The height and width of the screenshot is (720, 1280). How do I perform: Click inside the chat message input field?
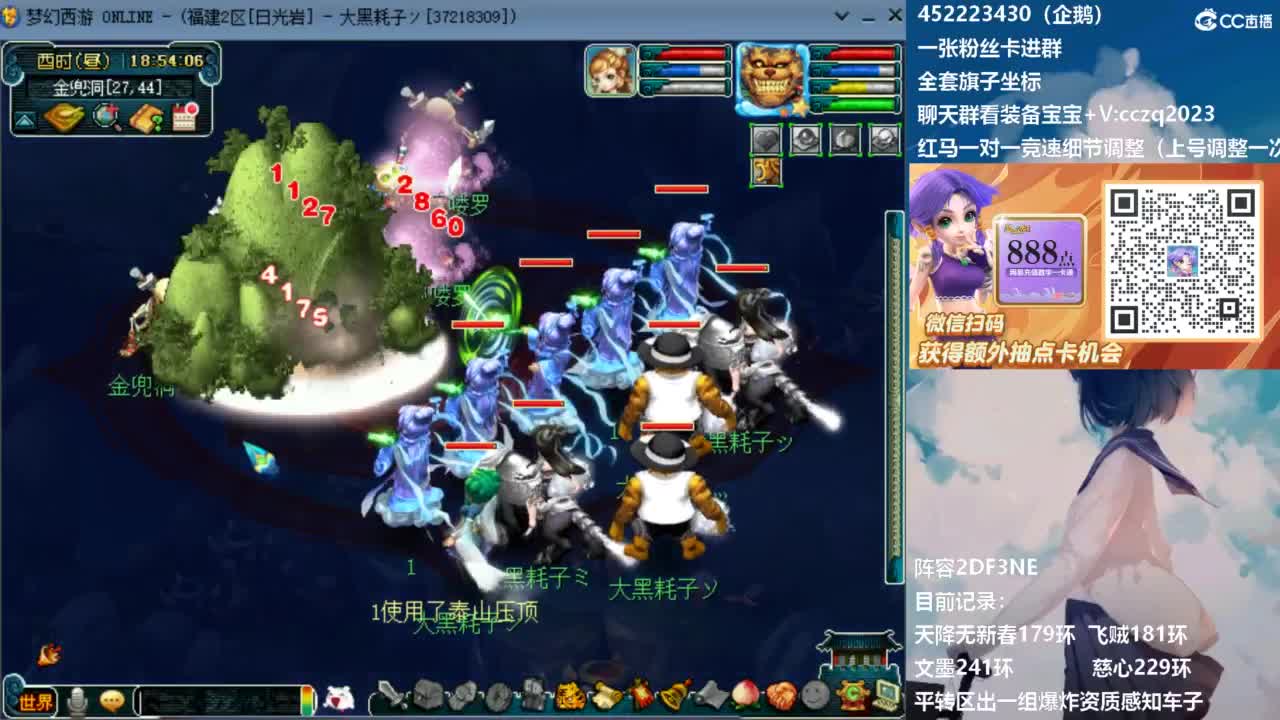[219, 700]
